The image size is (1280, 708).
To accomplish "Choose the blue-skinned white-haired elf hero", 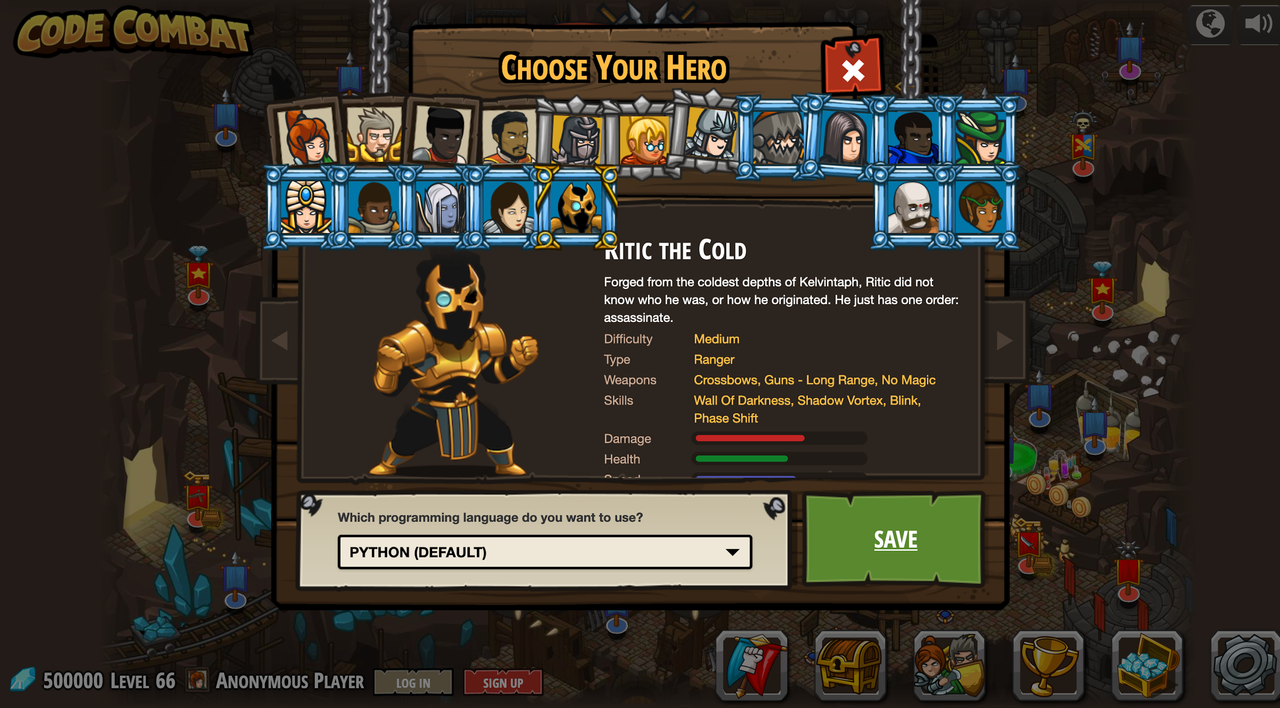I will click(x=439, y=207).
